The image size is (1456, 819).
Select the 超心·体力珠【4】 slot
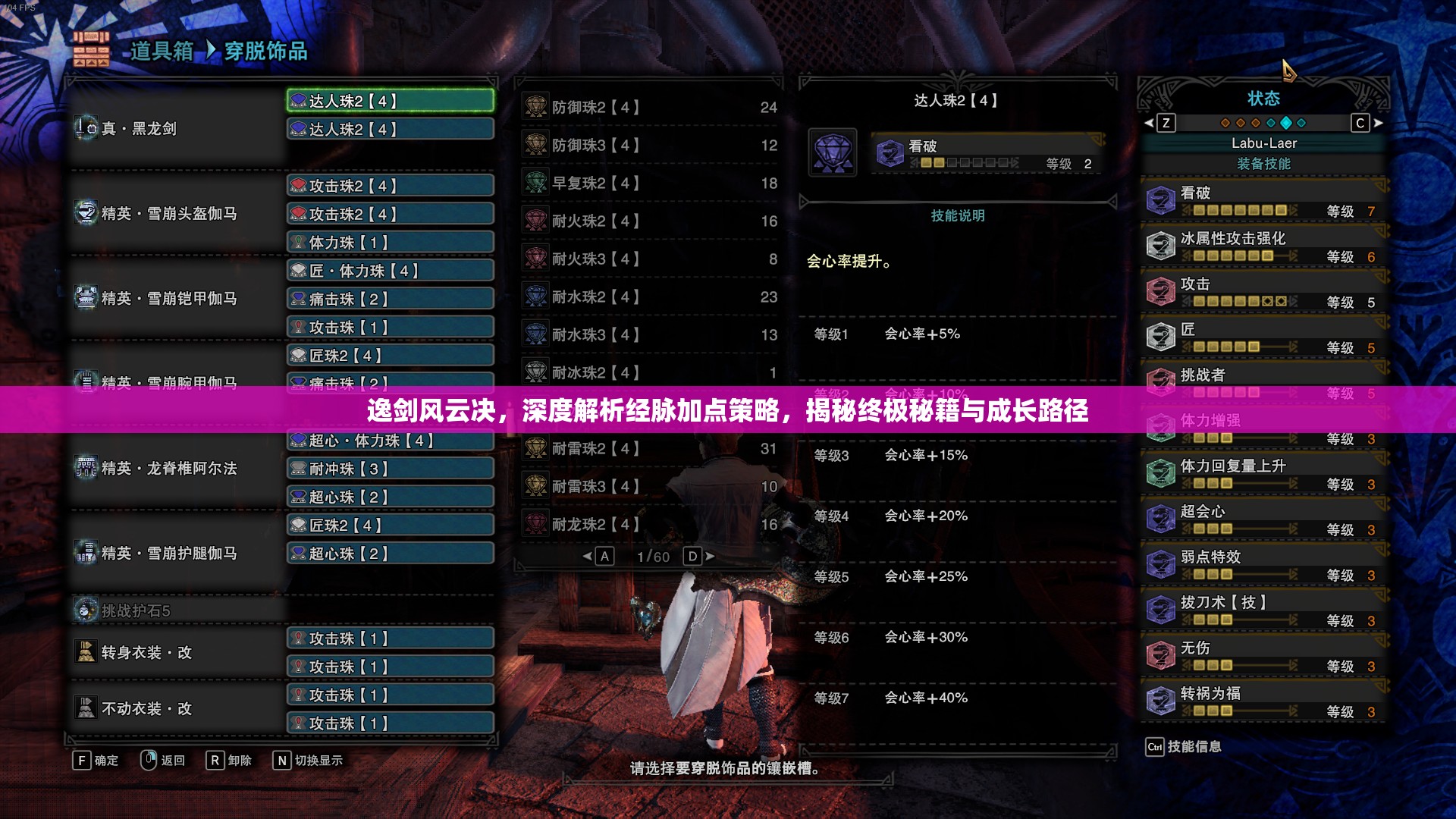391,441
